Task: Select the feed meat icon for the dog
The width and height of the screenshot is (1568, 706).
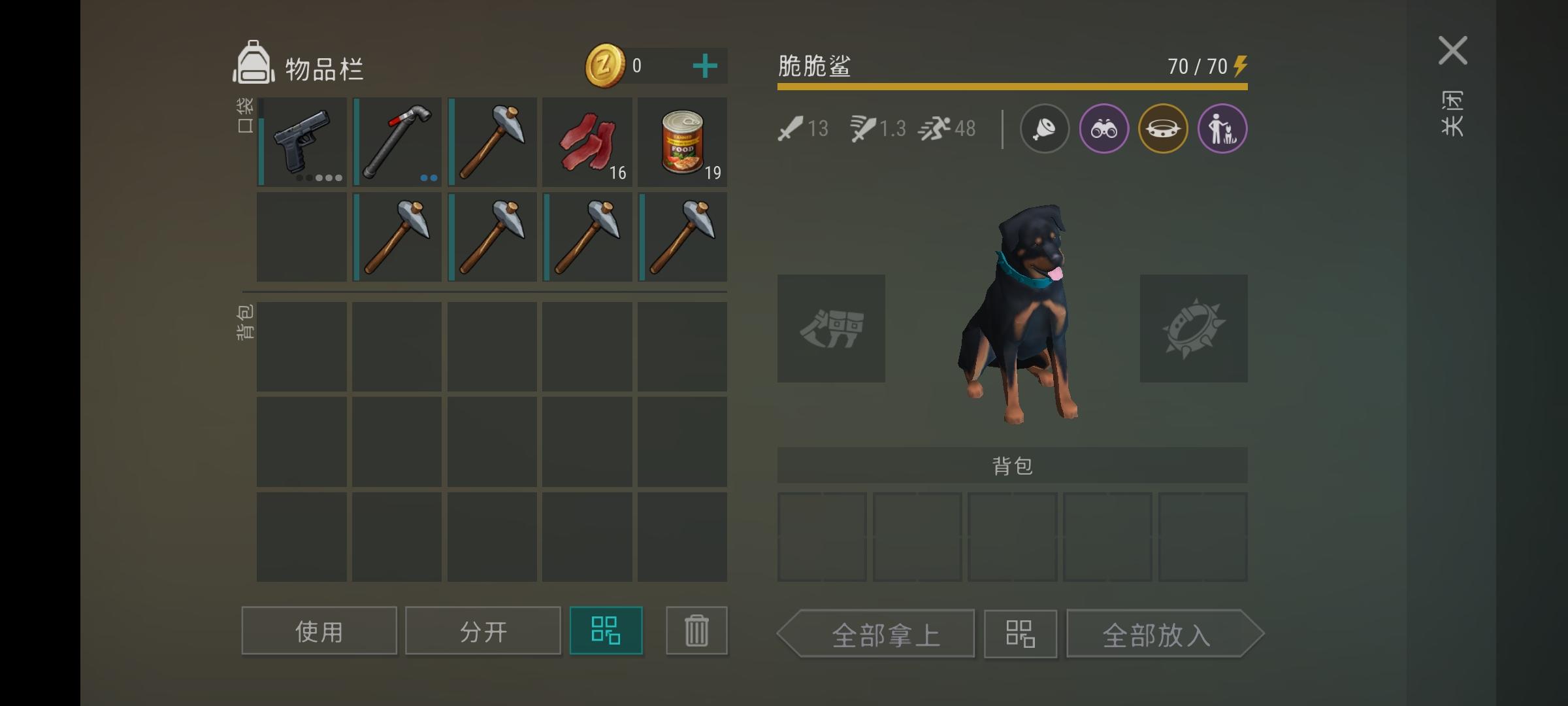Action: [1044, 128]
